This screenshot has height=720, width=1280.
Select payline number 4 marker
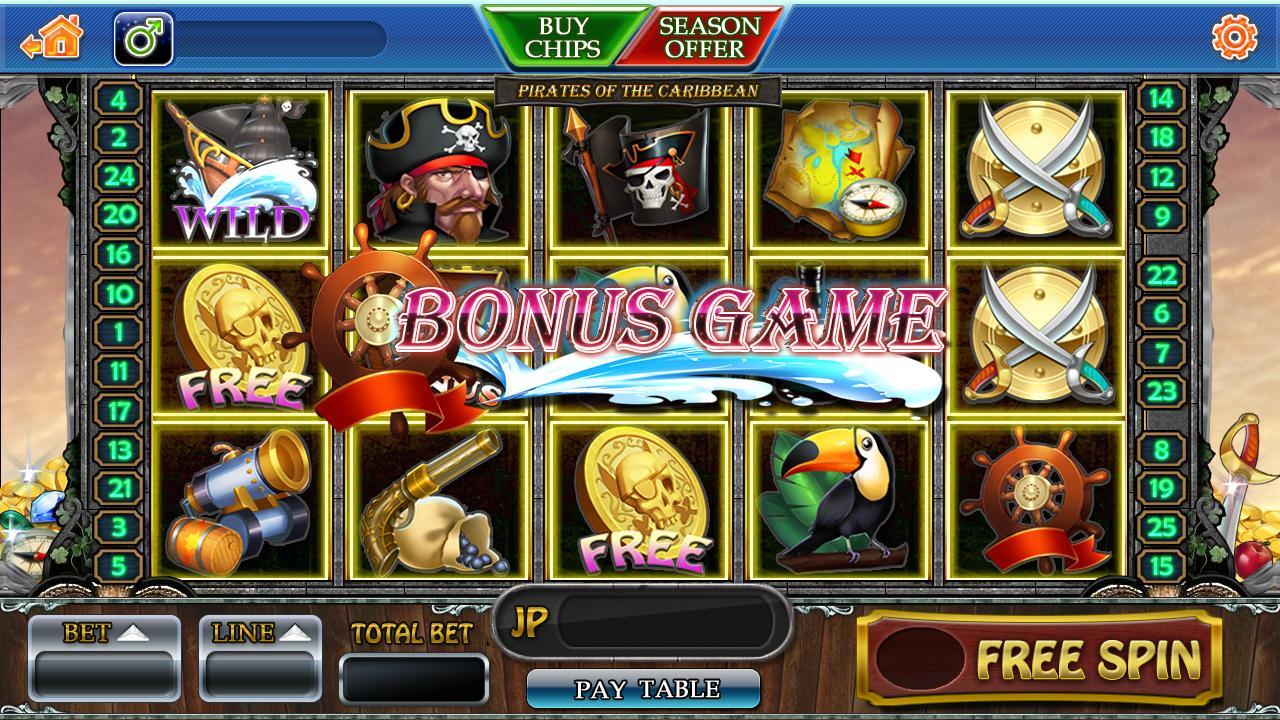(119, 100)
